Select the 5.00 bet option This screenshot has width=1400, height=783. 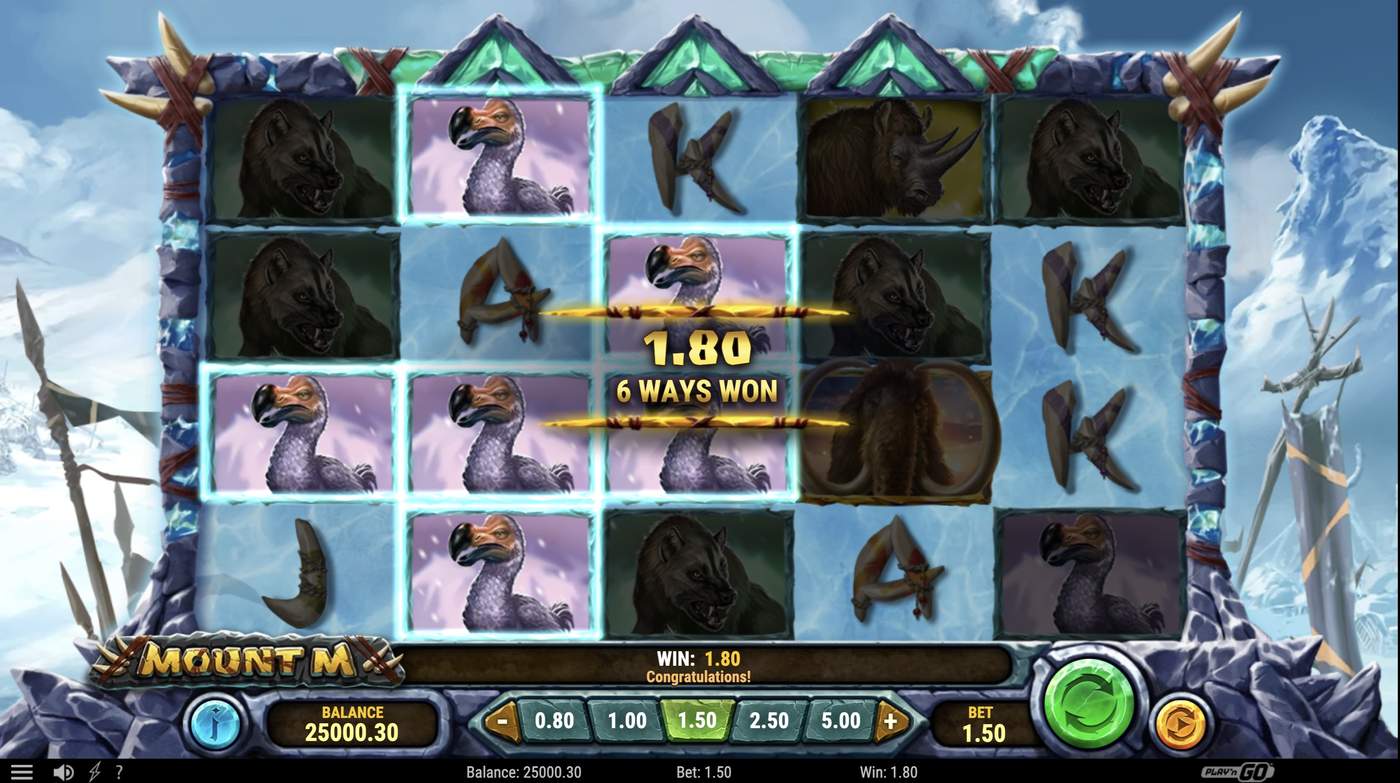(842, 719)
